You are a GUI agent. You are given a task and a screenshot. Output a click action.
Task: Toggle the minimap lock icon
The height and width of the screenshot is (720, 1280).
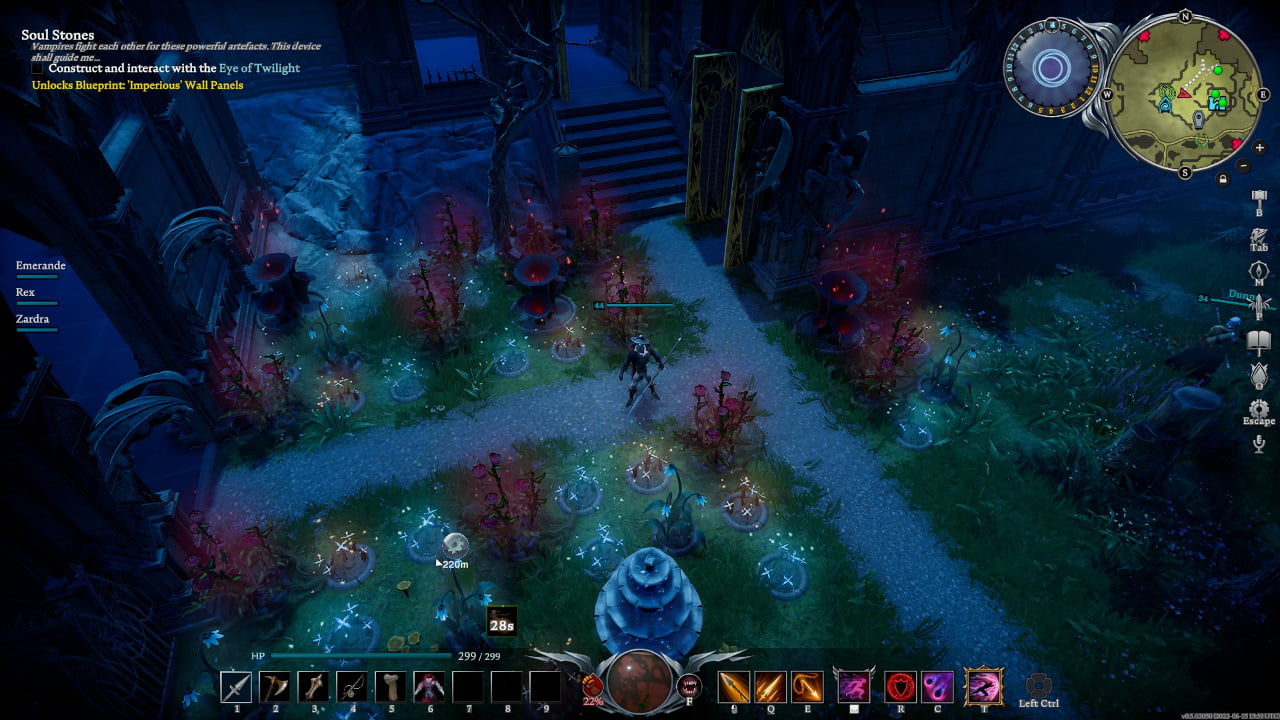[x=1222, y=179]
